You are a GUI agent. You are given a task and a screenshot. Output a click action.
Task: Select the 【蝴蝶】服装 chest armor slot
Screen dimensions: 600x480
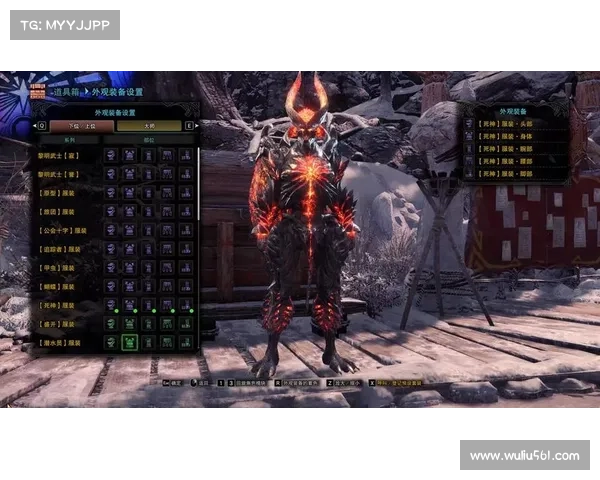tap(129, 286)
